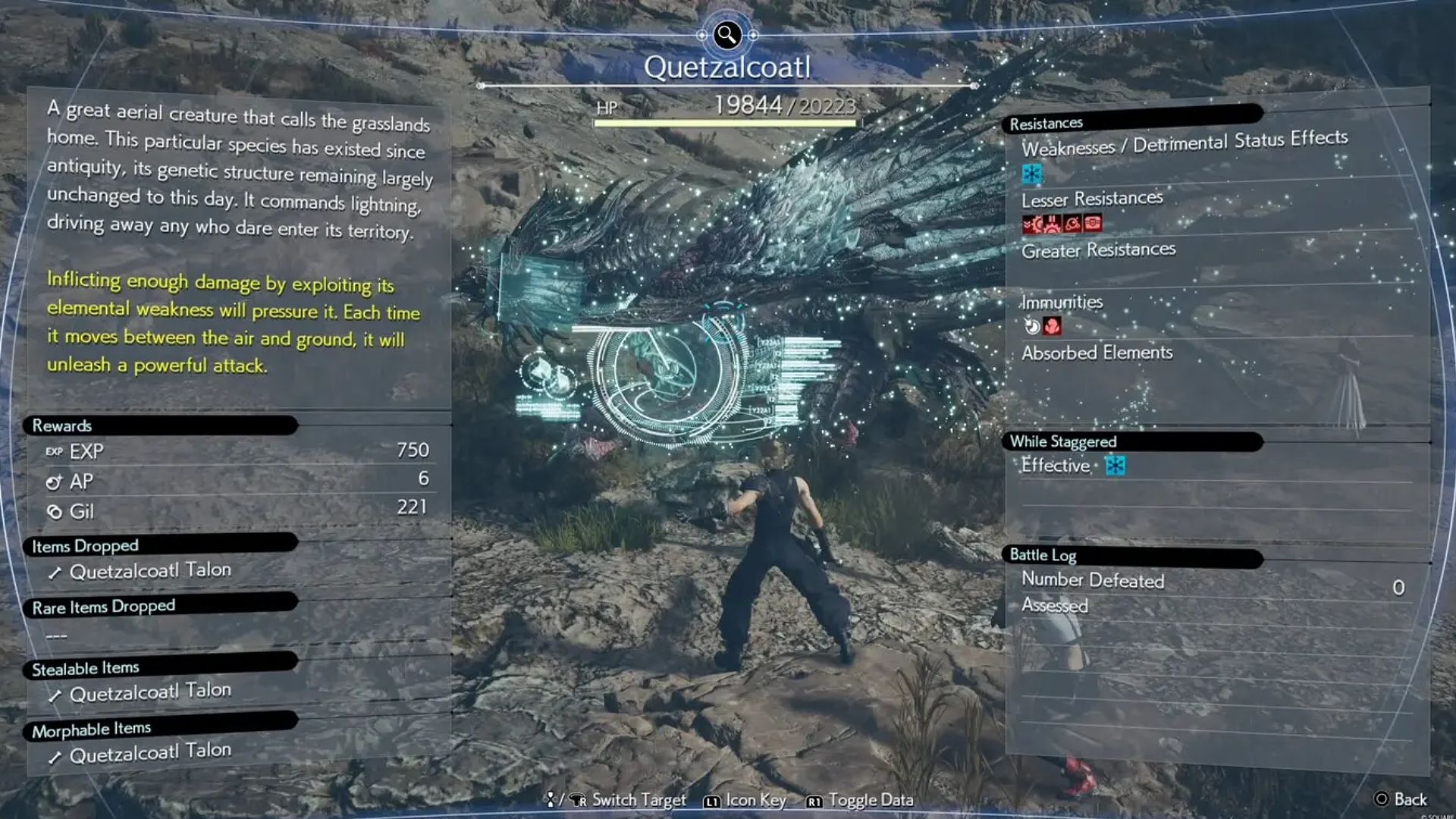This screenshot has width=1456, height=819.
Task: Click the stop (pause gear) lesser resistance icon
Action: click(x=1053, y=224)
